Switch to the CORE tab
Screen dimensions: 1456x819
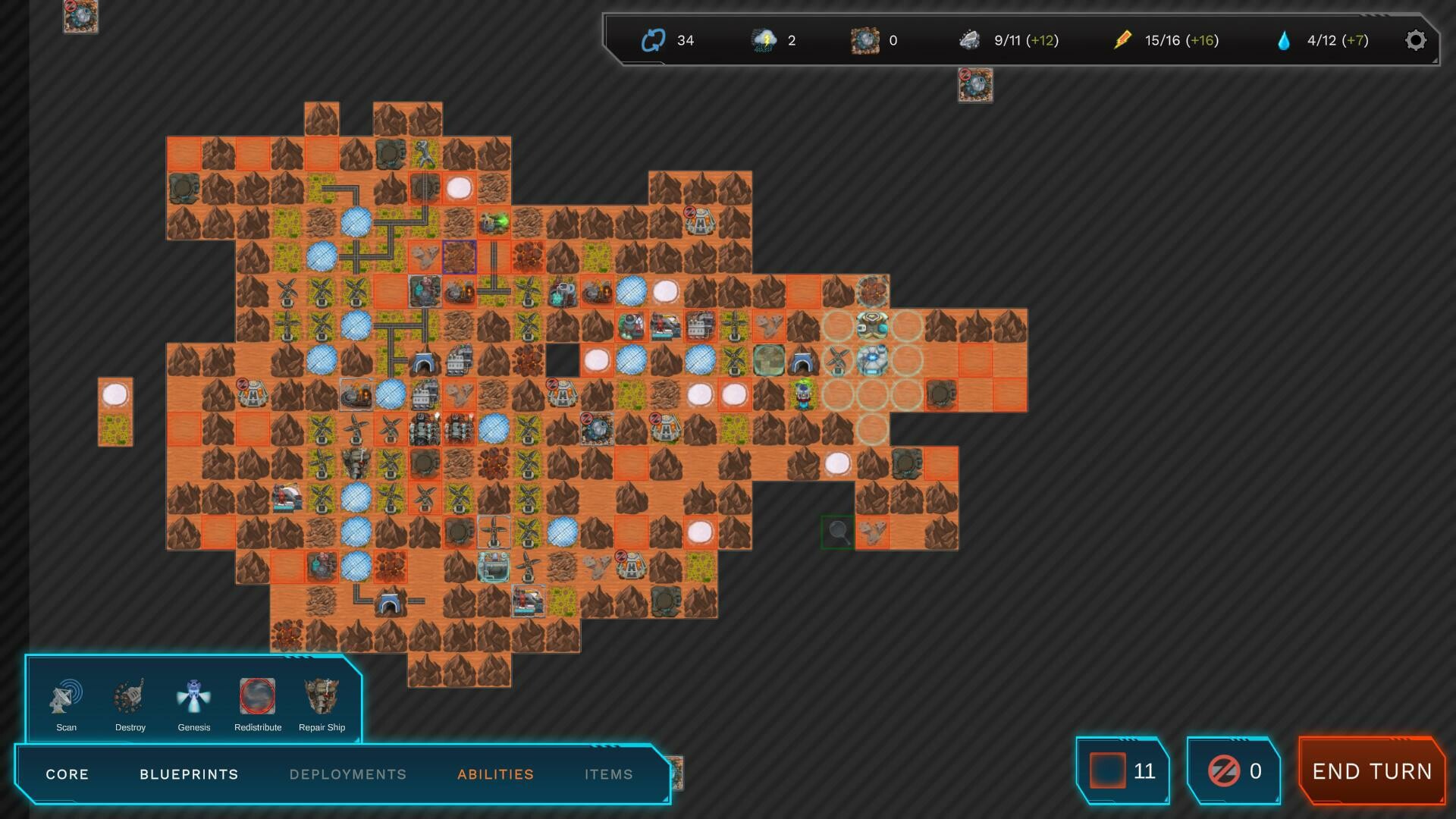point(67,774)
